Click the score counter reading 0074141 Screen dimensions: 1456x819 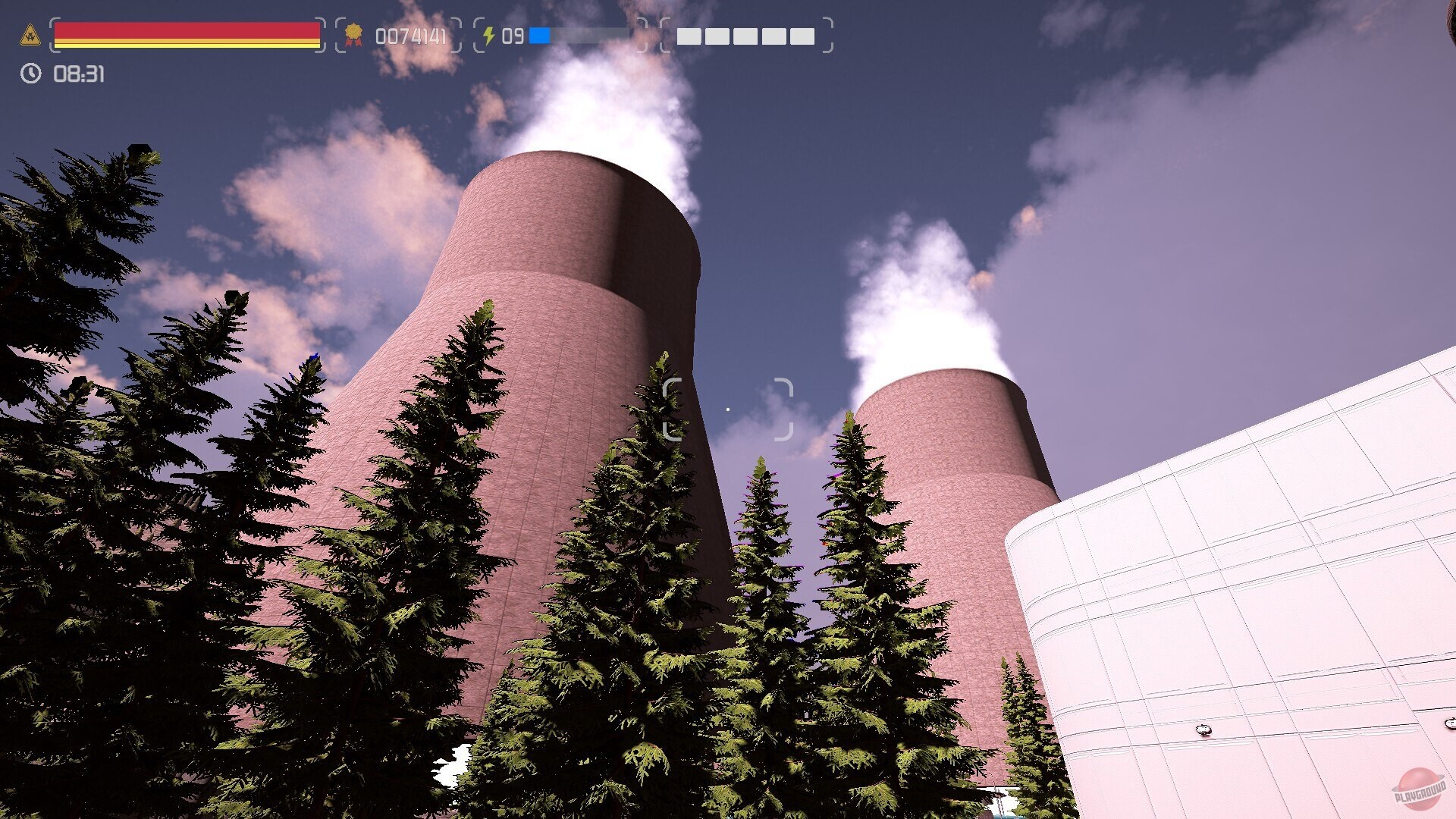(410, 33)
